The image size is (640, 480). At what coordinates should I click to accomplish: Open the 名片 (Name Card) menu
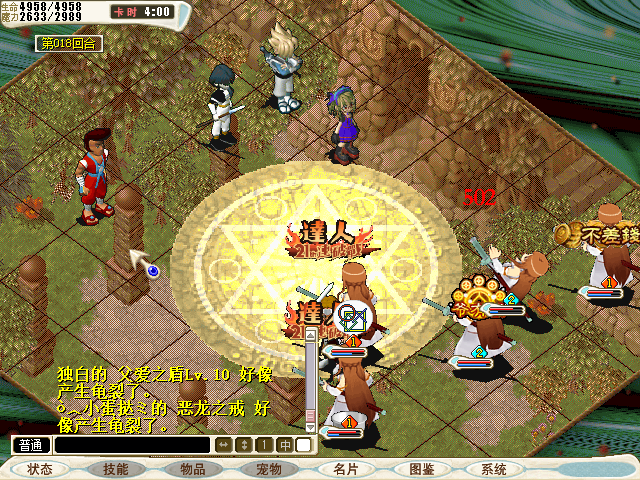point(345,469)
